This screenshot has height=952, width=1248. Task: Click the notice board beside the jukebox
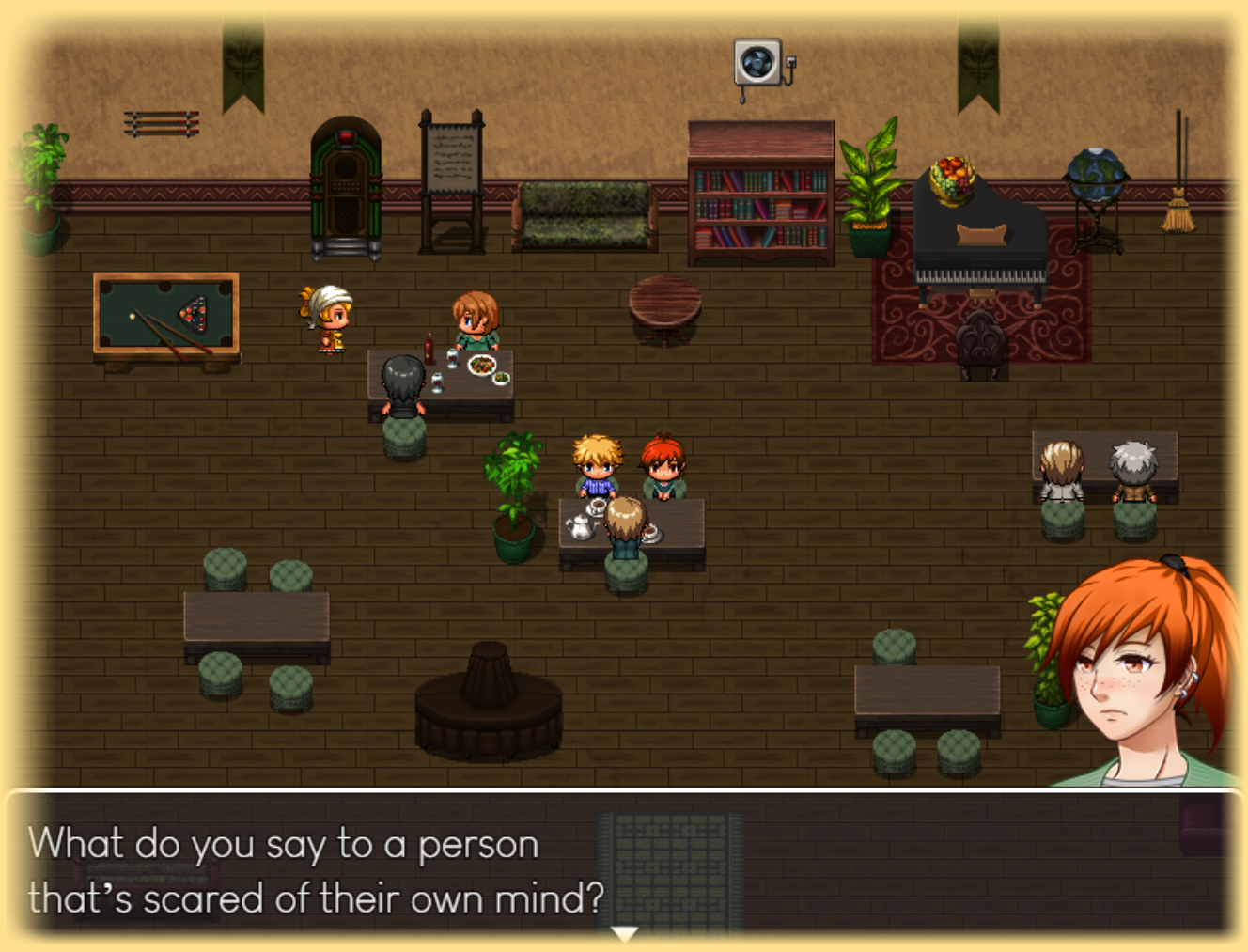(450, 160)
